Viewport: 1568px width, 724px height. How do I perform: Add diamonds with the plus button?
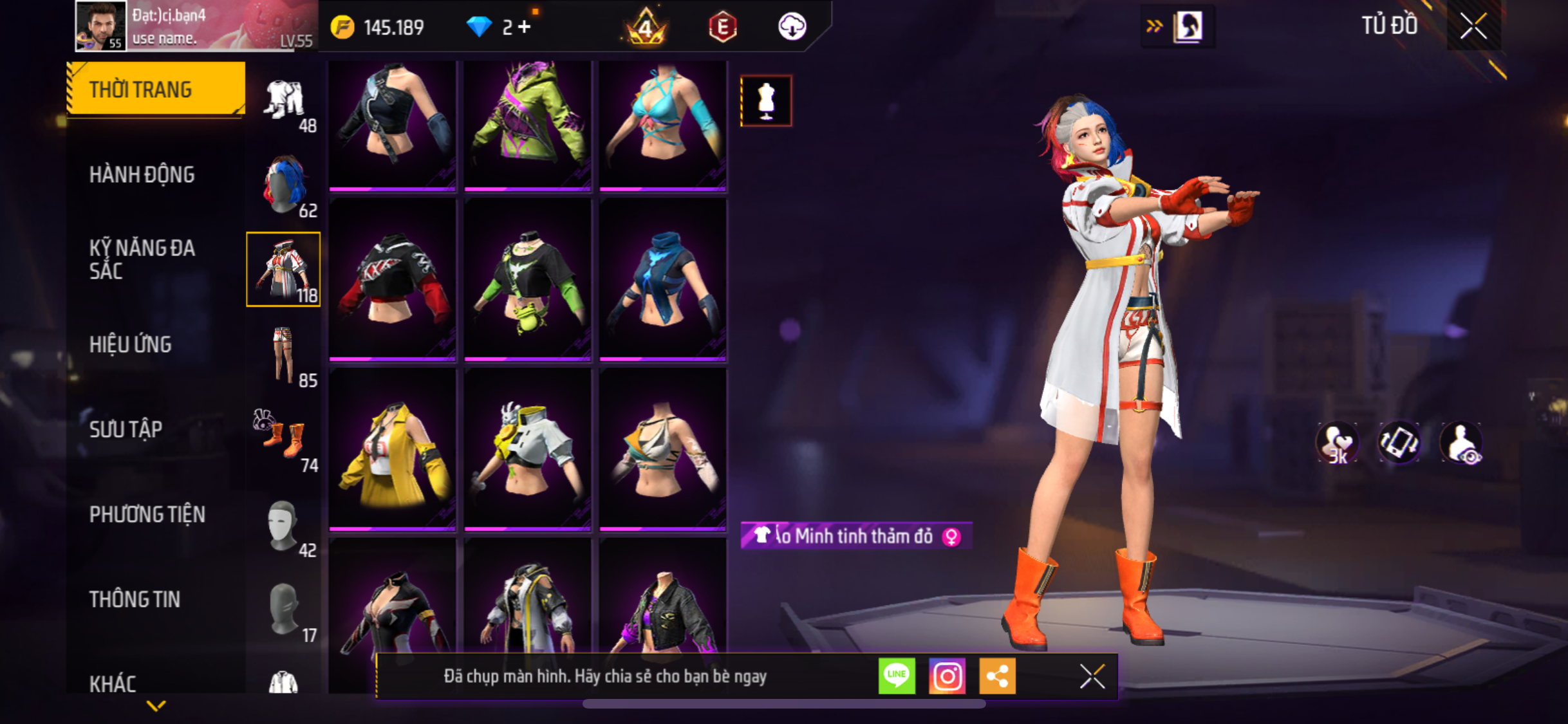click(x=525, y=27)
